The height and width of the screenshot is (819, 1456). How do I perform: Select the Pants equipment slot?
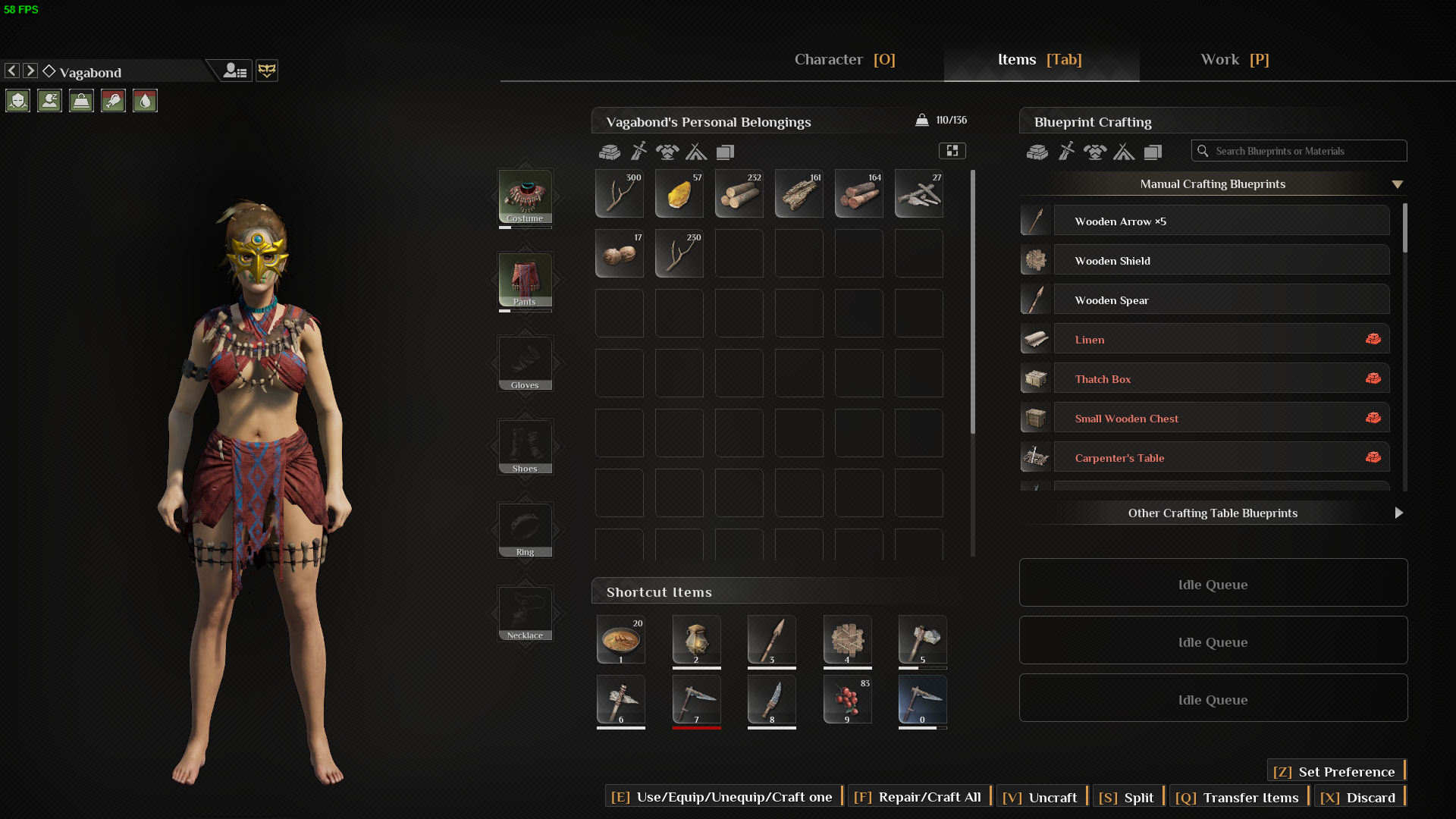pyautogui.click(x=525, y=280)
